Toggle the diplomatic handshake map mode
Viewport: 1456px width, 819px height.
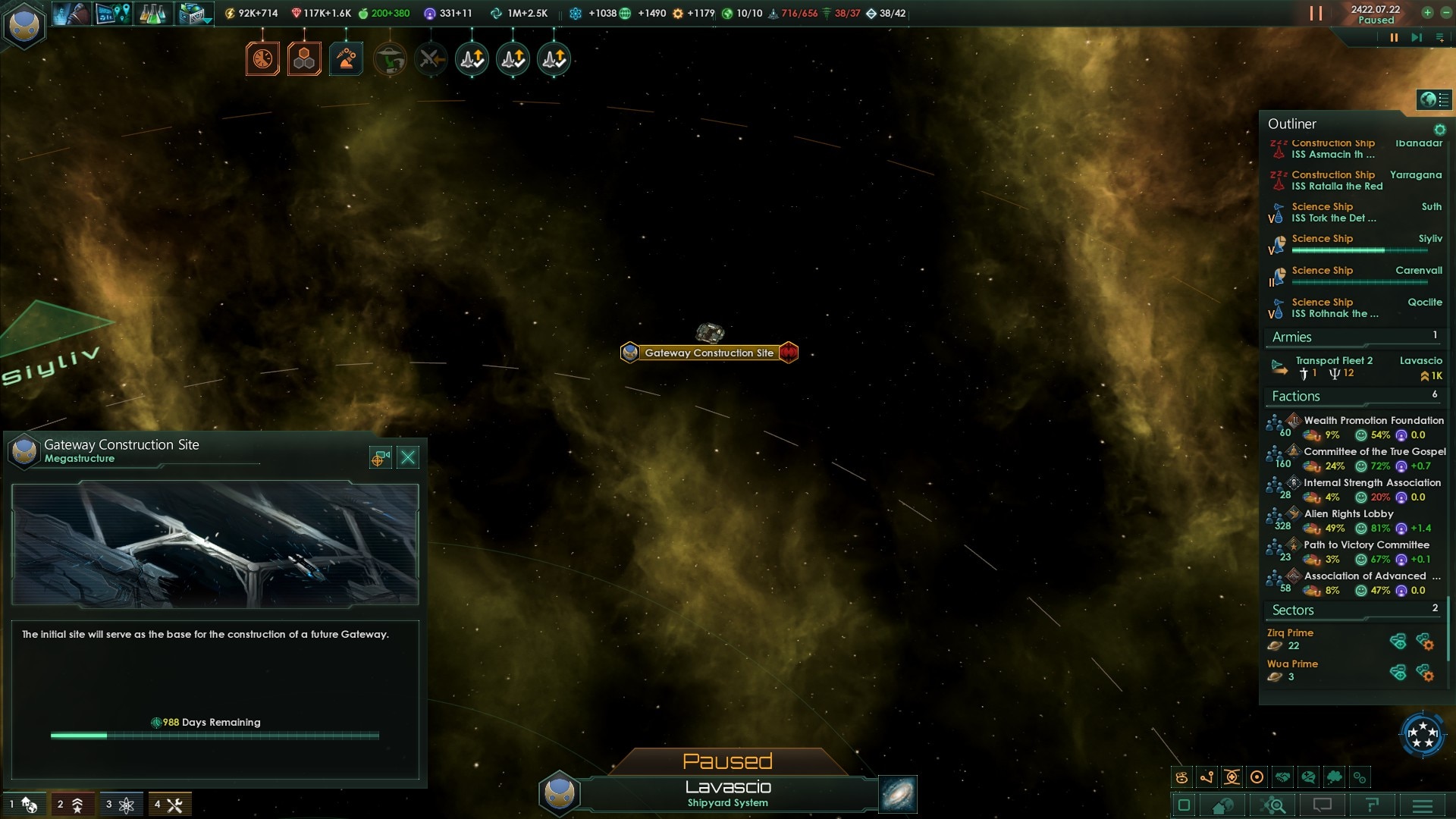point(1283,777)
